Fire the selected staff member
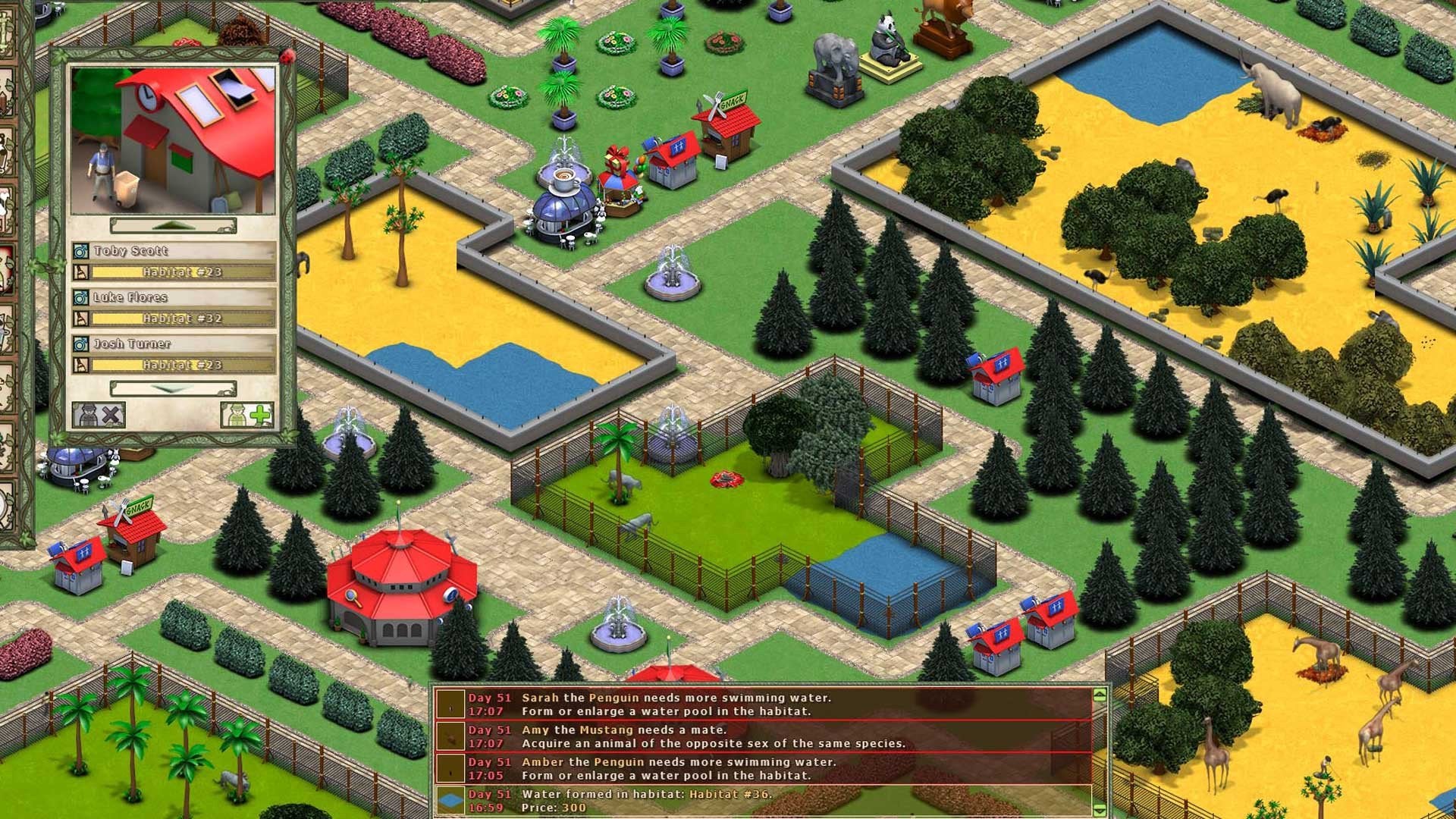This screenshot has height=819, width=1456. click(99, 415)
